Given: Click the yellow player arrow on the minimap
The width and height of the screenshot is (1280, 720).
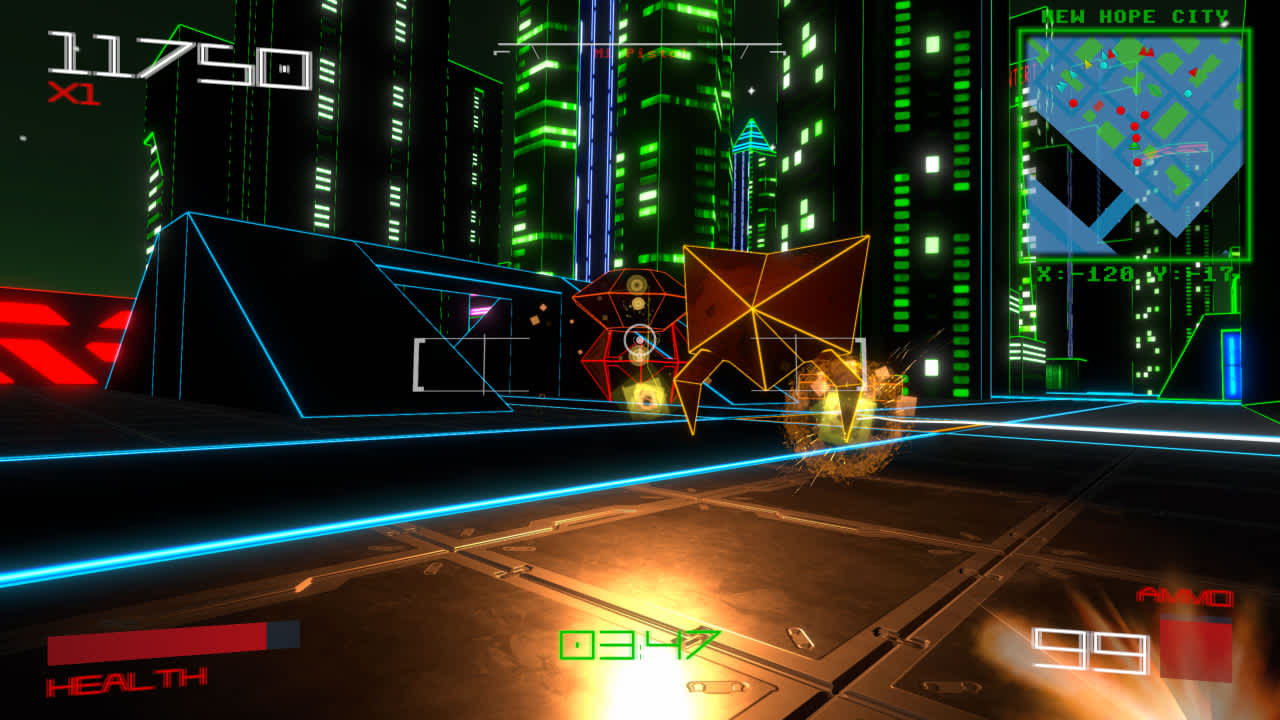Looking at the screenshot, I should (1088, 65).
